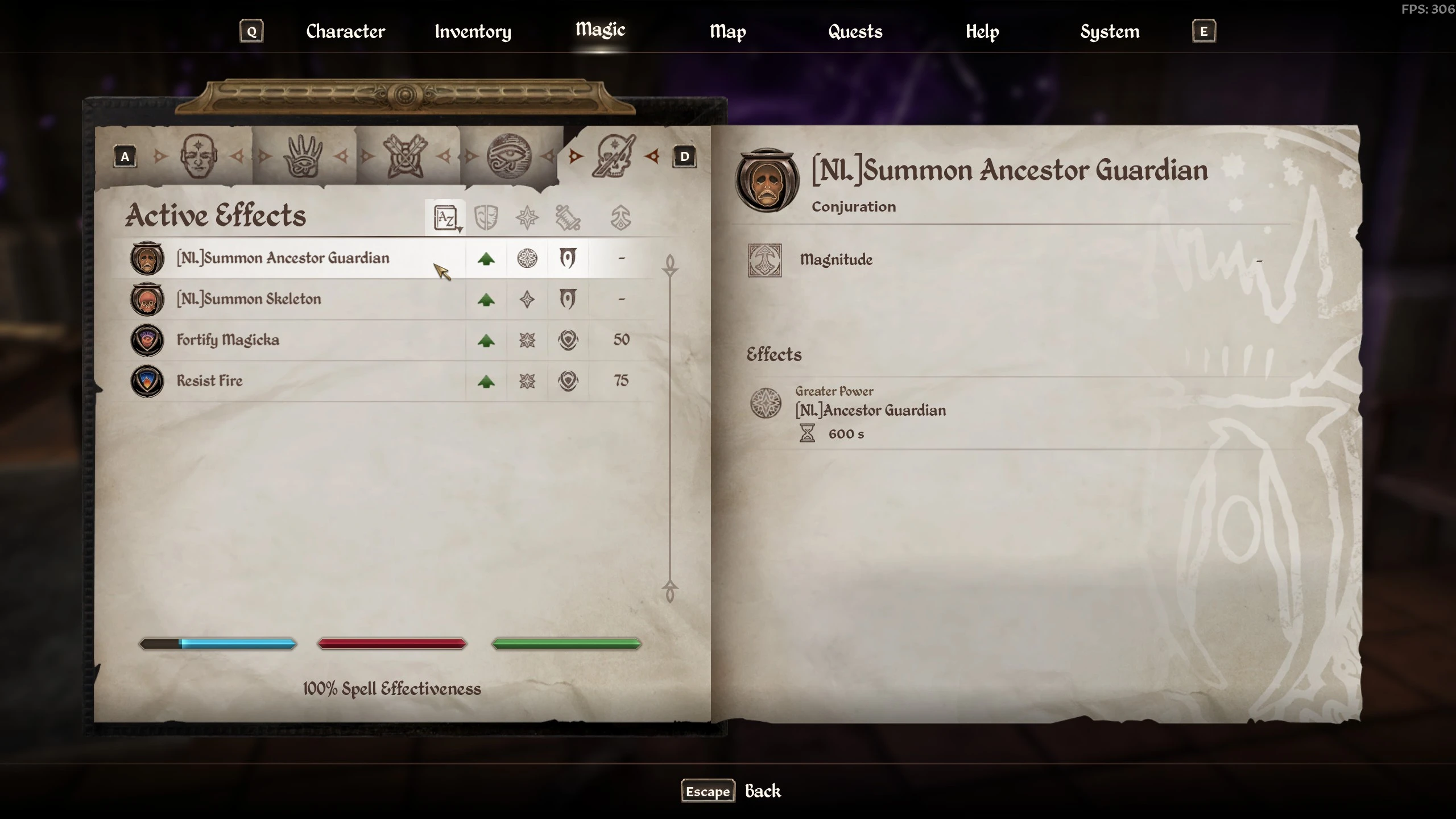1456x819 pixels.
Task: Switch to the Inventory menu
Action: (x=473, y=31)
